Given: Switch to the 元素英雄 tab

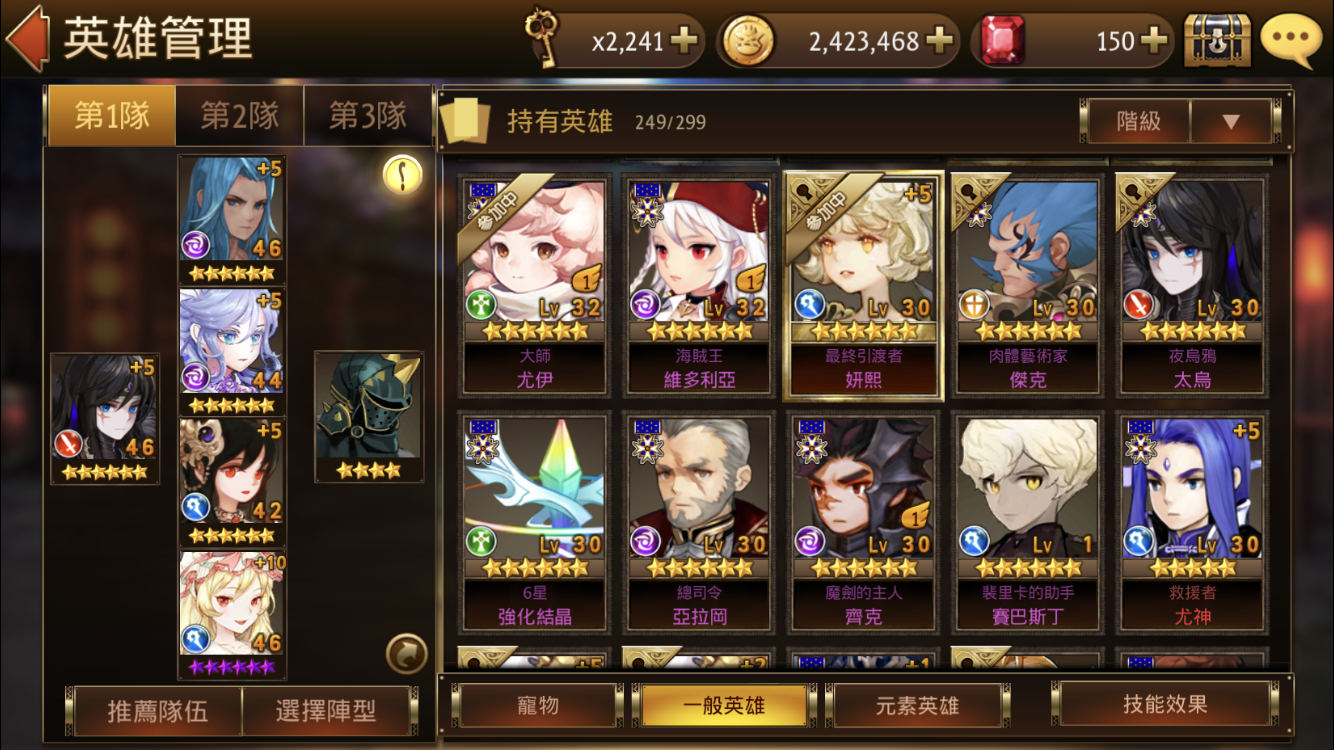Looking at the screenshot, I should (916, 705).
